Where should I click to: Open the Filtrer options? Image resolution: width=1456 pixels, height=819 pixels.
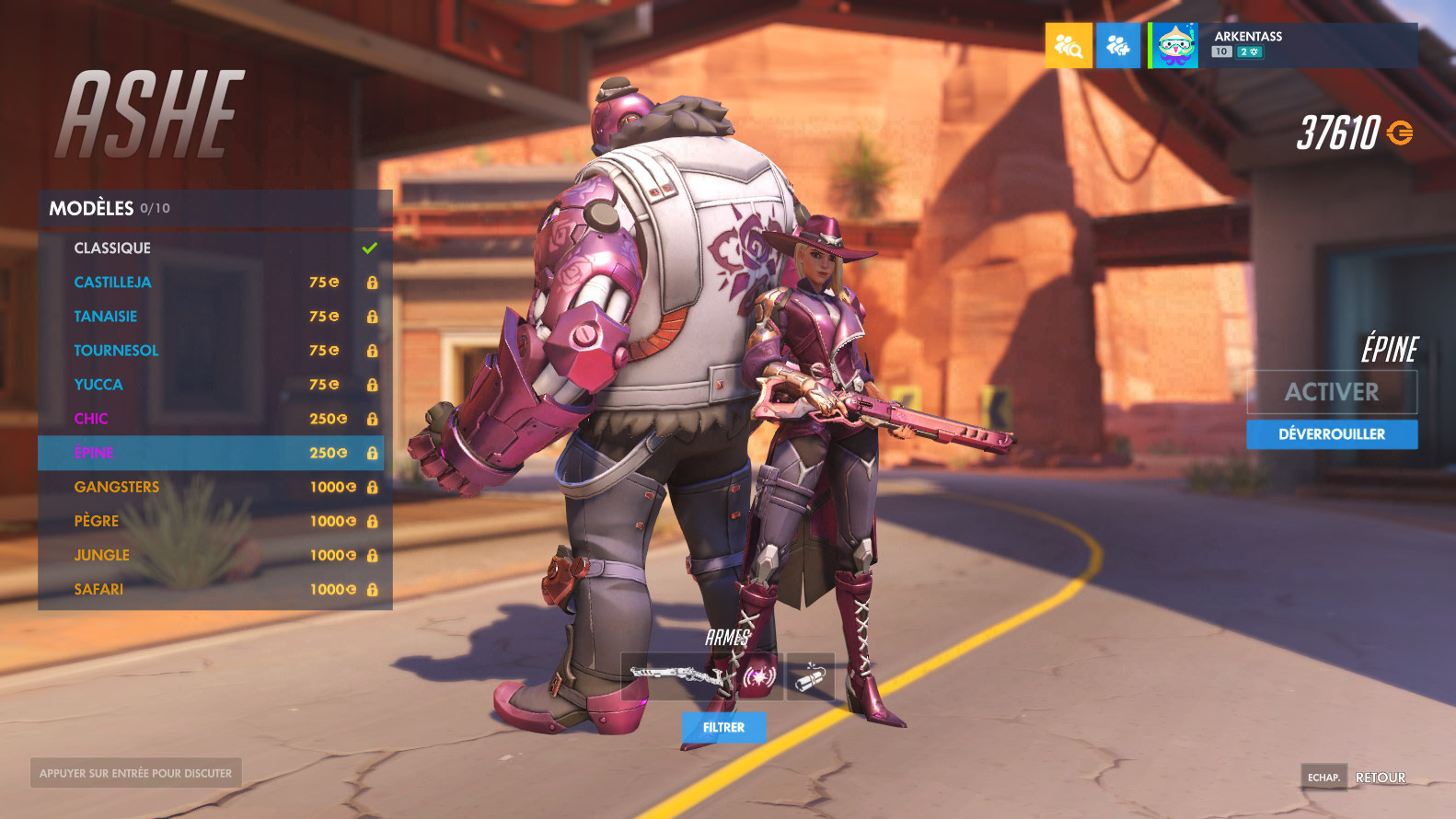pos(723,727)
